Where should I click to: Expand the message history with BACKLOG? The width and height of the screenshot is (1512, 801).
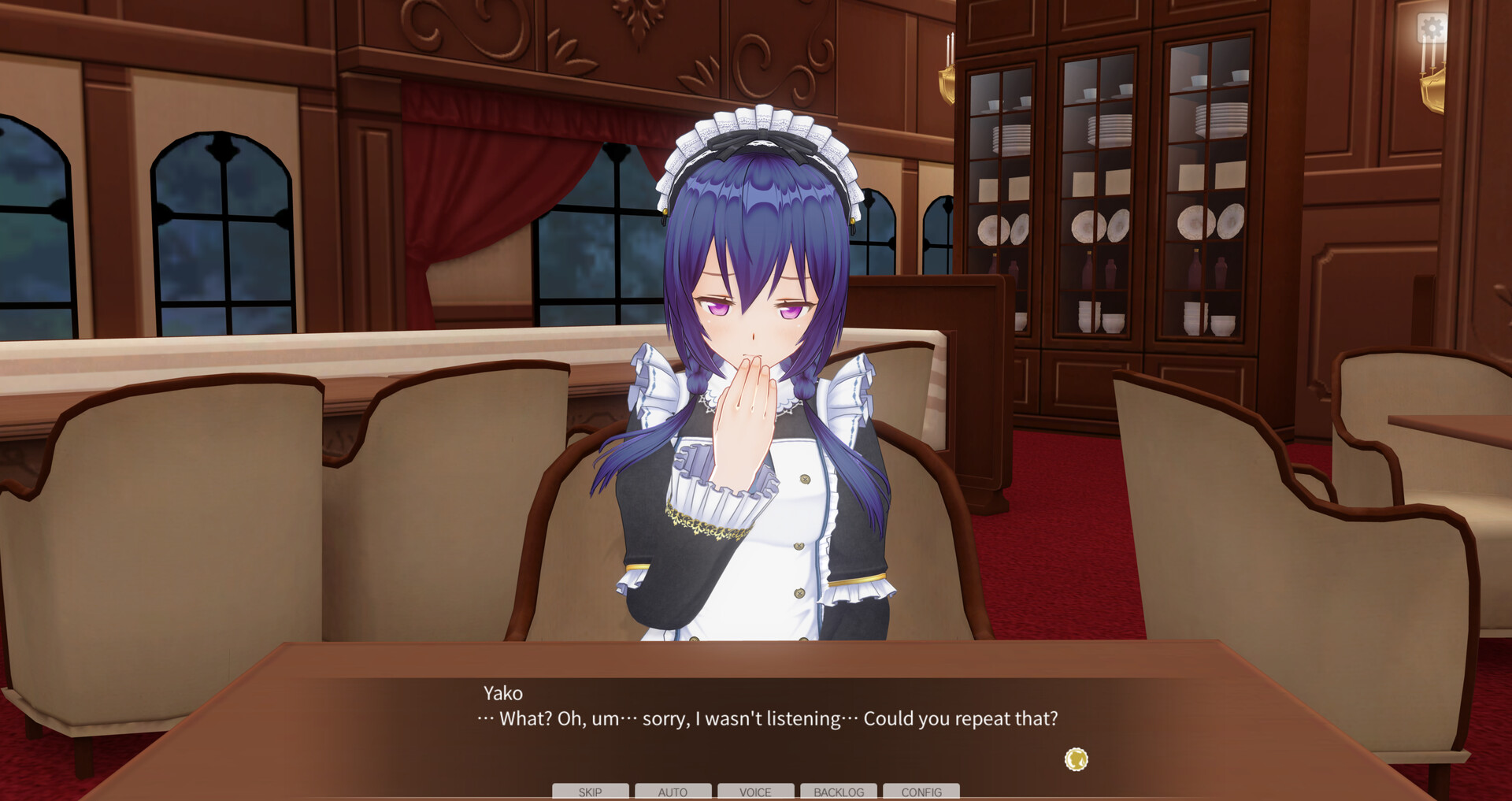(x=838, y=792)
